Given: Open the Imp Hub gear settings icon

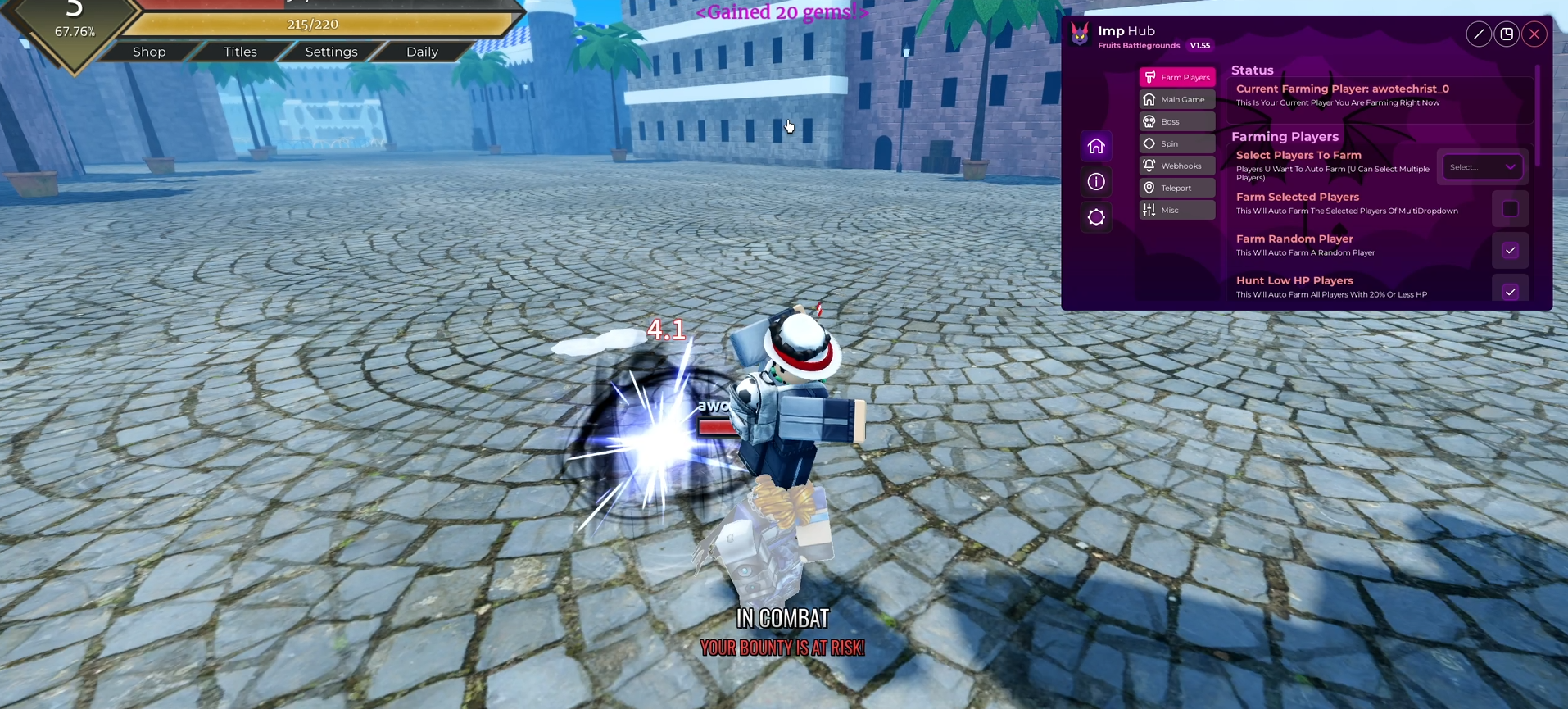Looking at the screenshot, I should point(1096,217).
